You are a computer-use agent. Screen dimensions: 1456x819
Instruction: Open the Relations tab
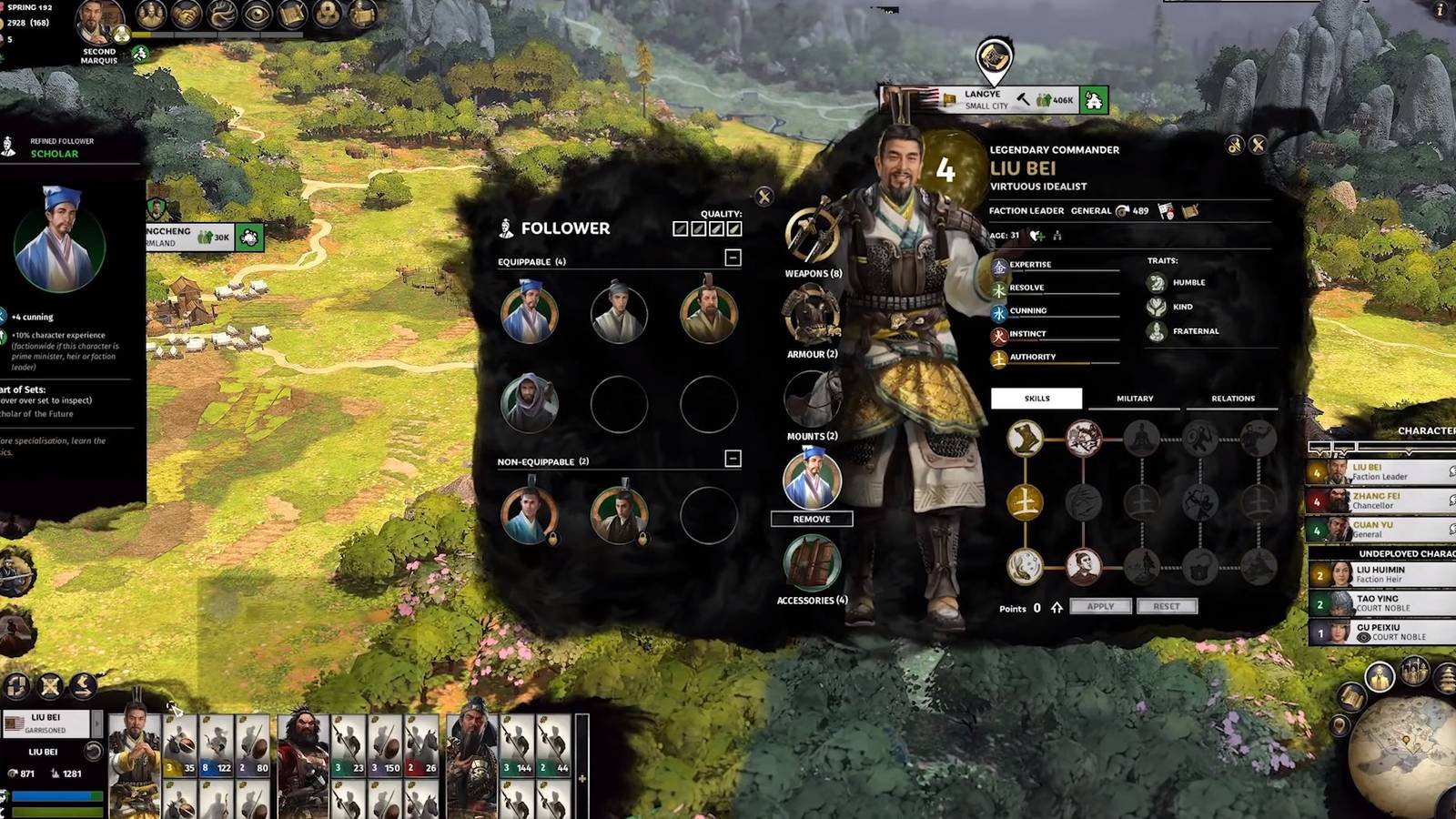coord(1232,399)
